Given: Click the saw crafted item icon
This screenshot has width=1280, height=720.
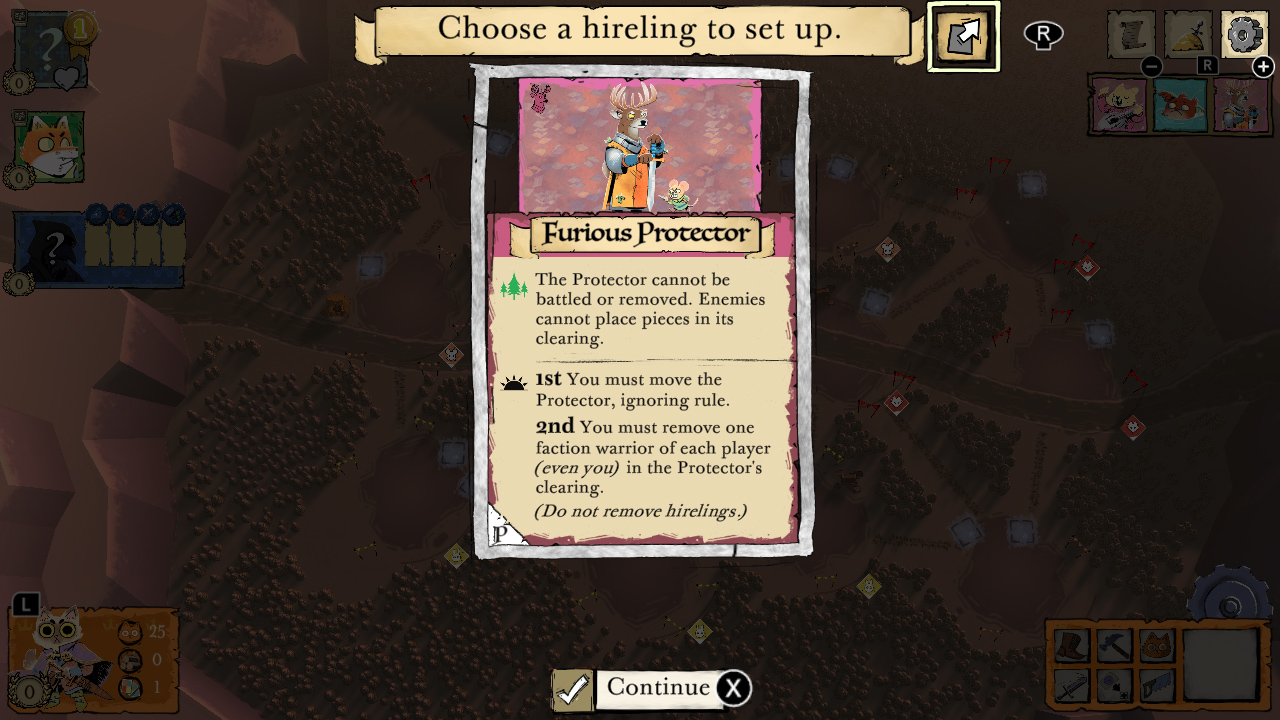Looking at the screenshot, I should tap(1157, 684).
